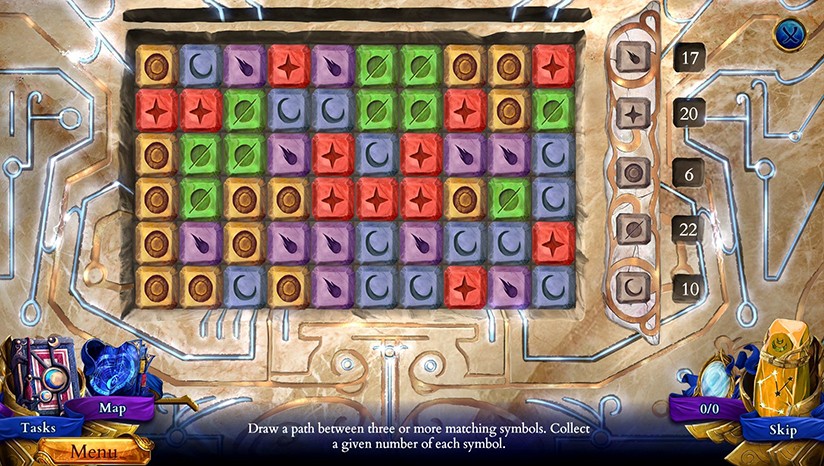This screenshot has height=466, width=824.
Task: Select the yellow circle tile in the top-left corner
Action: click(156, 66)
